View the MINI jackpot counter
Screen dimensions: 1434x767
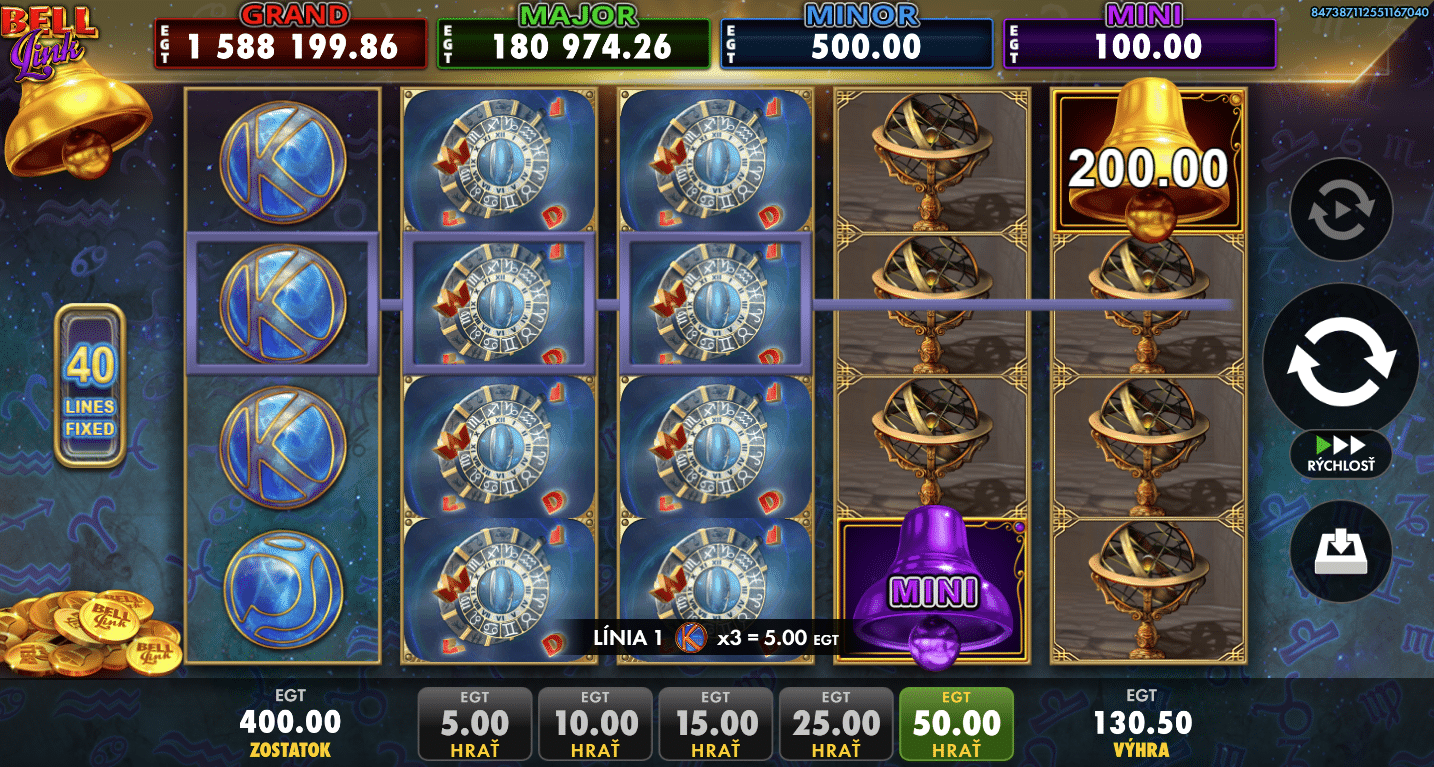[x=1141, y=33]
